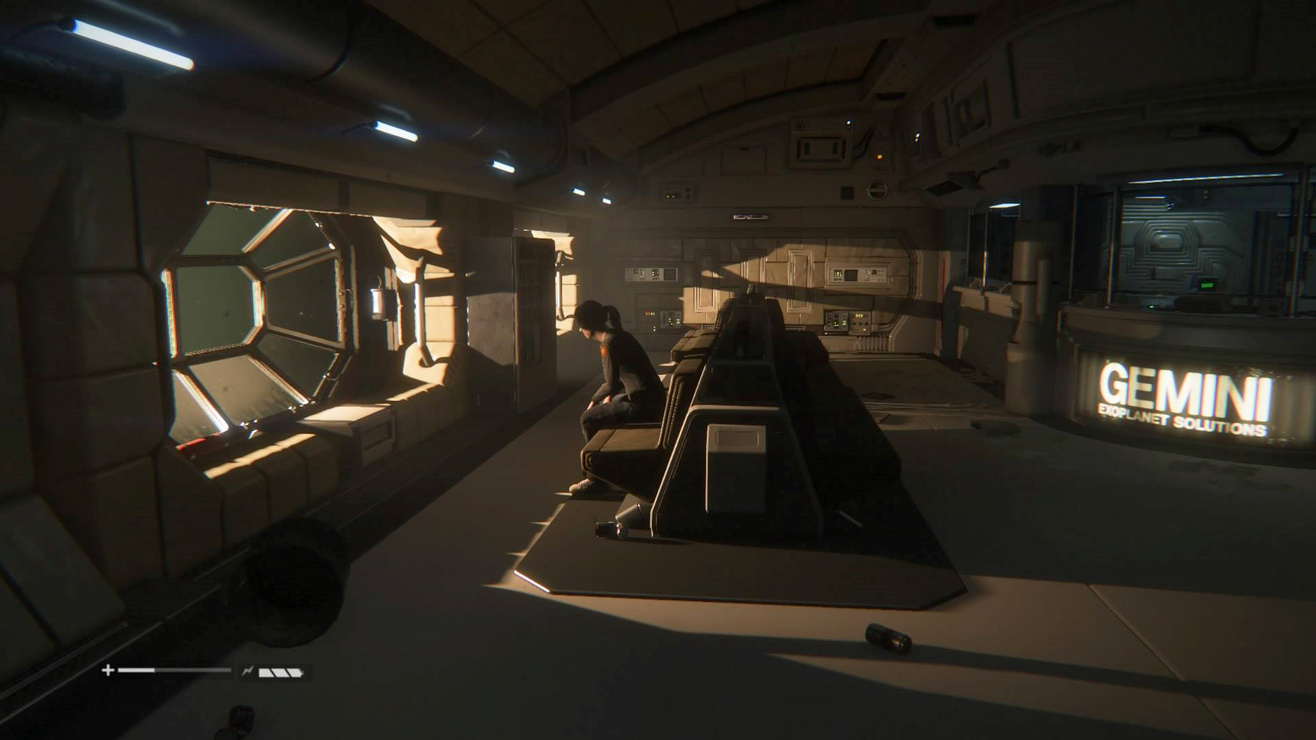This screenshot has height=740, width=1316.
Task: Click the wall control panel with amber lights
Action: coord(845,321)
